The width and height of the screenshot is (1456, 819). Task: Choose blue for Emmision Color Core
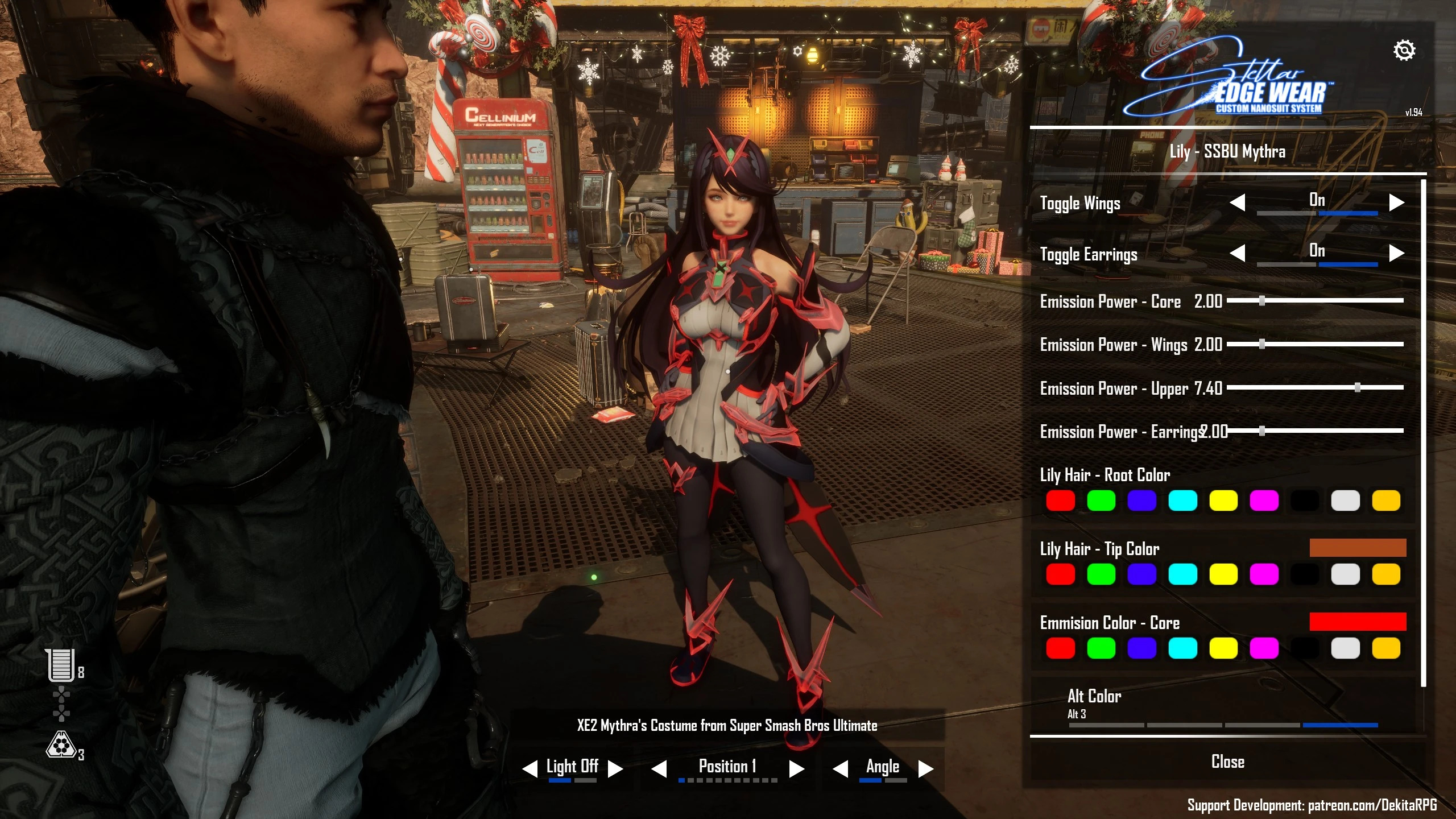1141,648
